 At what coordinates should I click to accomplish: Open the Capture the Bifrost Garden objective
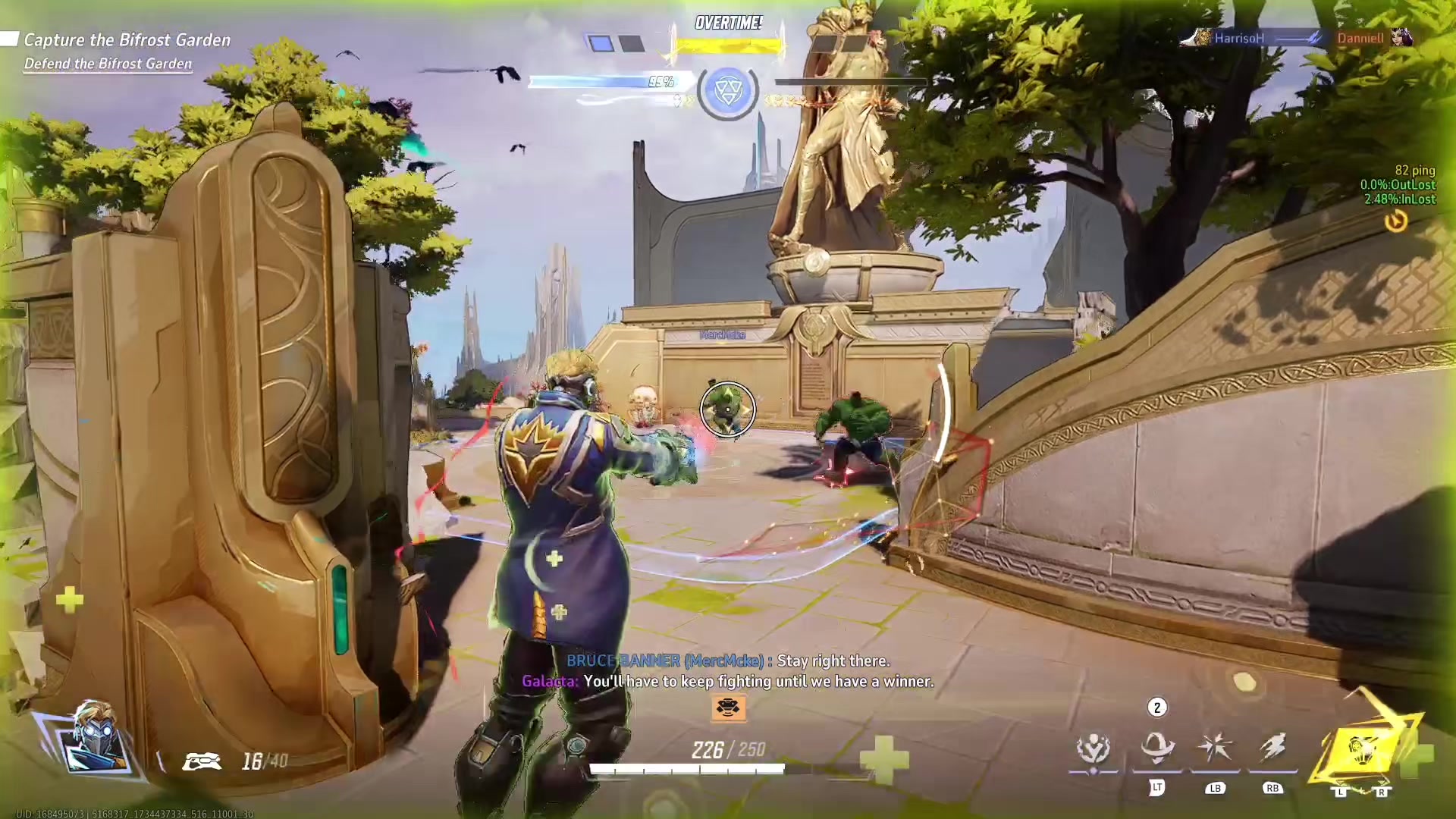pos(127,40)
